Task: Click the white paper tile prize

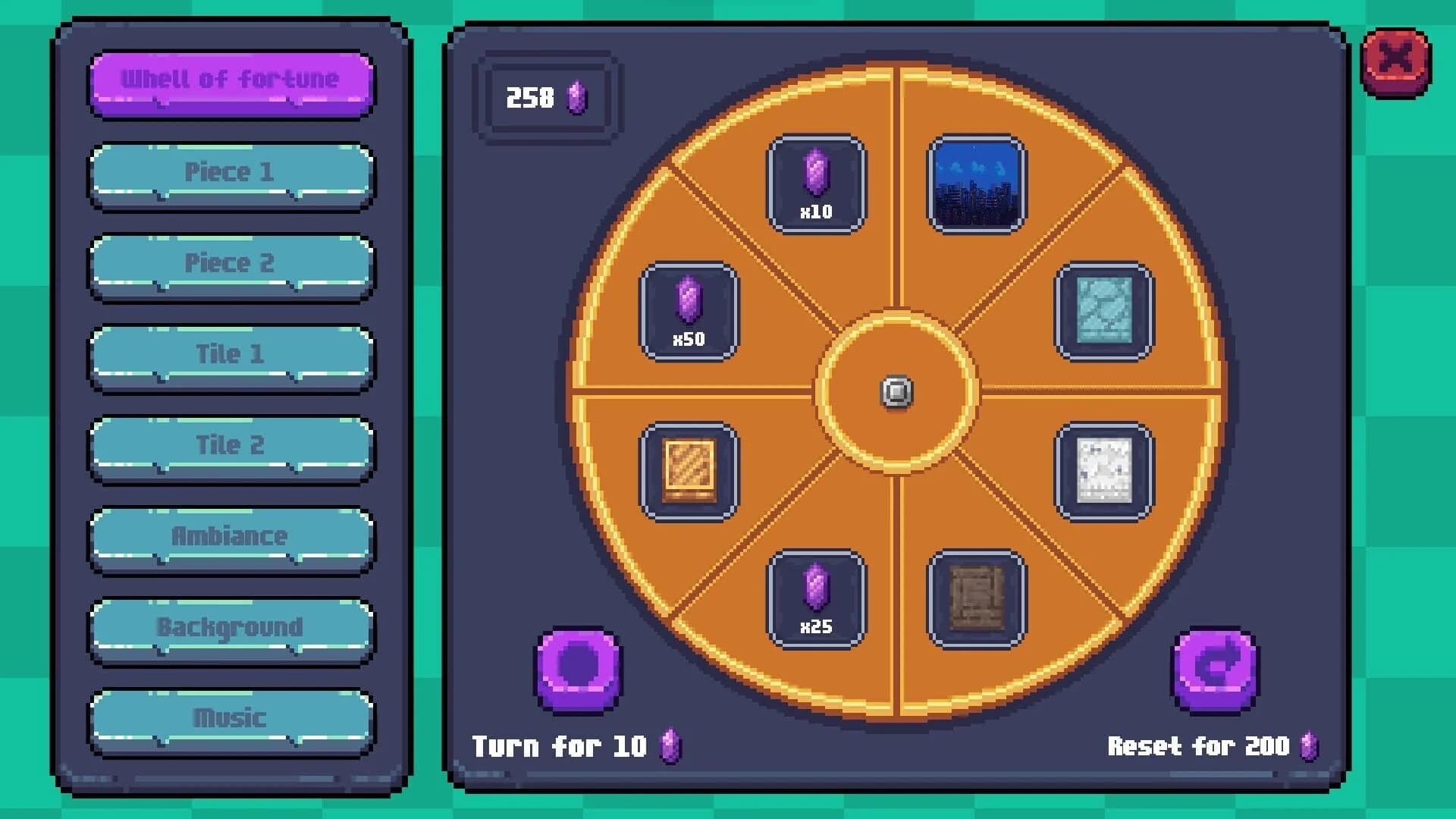Action: (1104, 472)
